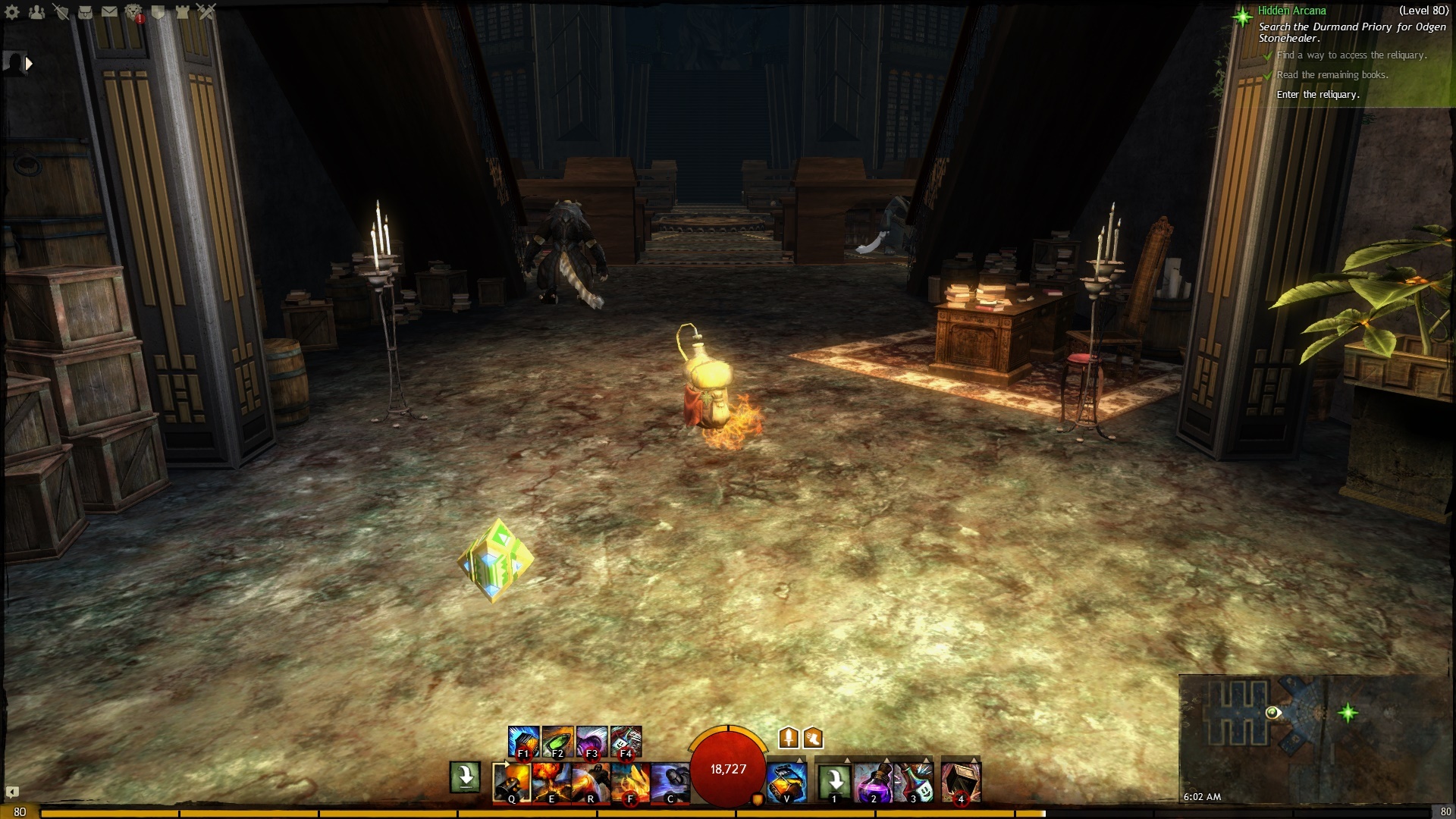Open the mail envelope icon
Viewport: 1456px width, 819px height.
[109, 11]
